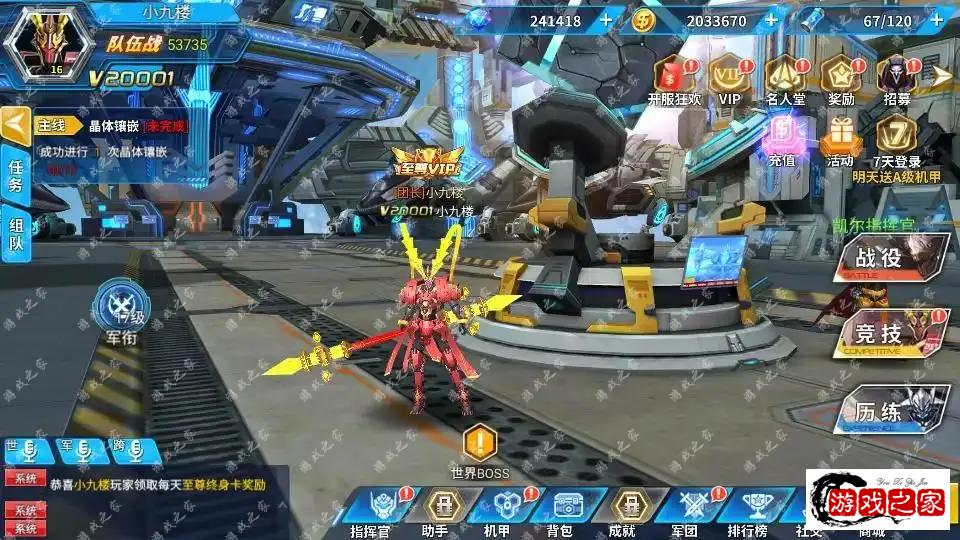Enter the 战役 battle mode

(x=890, y=258)
